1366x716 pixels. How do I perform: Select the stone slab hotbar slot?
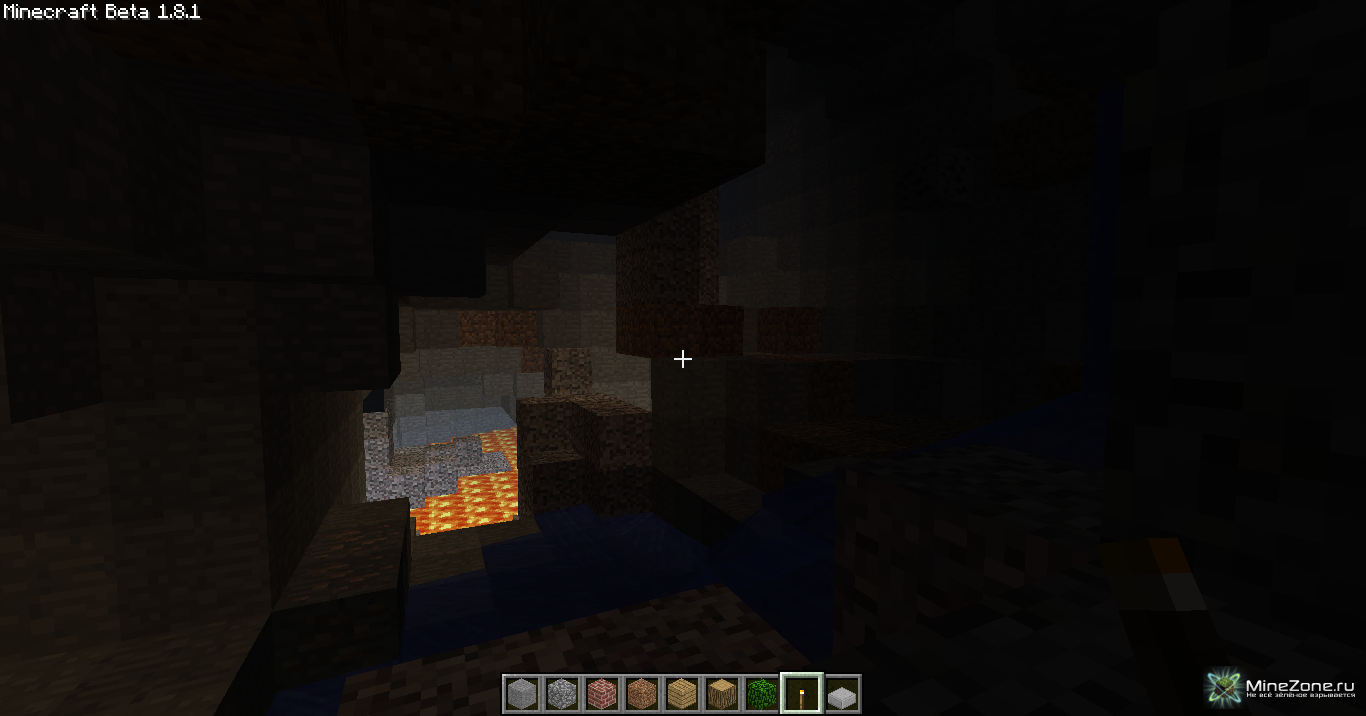point(841,693)
